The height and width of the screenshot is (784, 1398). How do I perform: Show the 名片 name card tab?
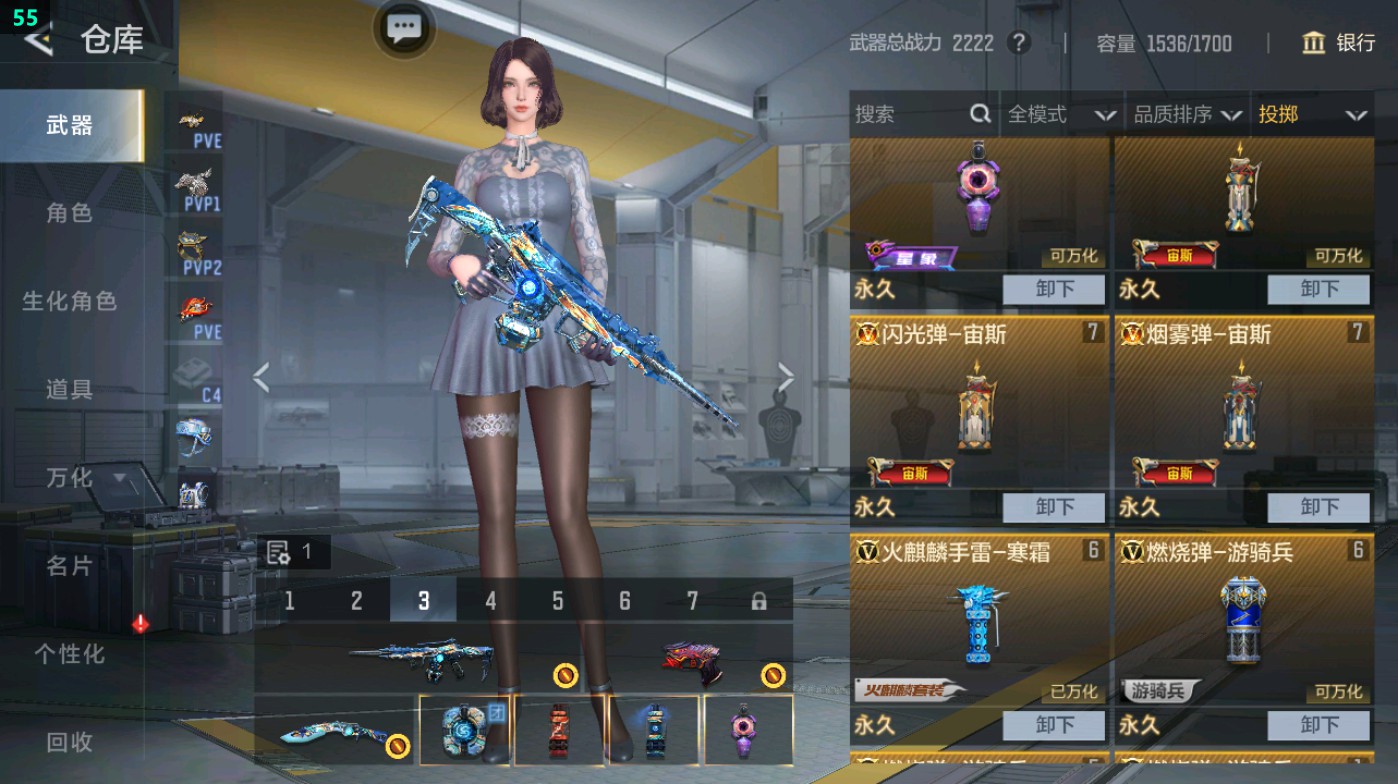(69, 566)
